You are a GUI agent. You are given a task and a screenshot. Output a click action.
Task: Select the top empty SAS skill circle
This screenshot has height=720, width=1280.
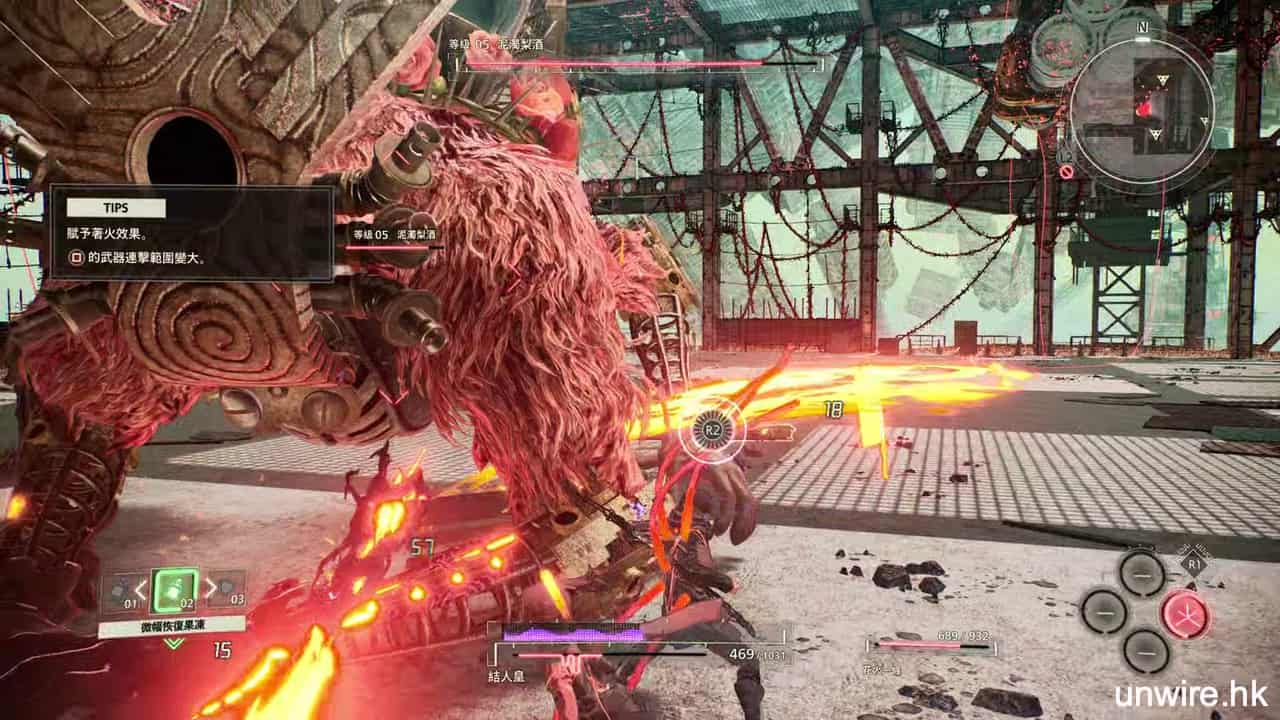(1141, 573)
